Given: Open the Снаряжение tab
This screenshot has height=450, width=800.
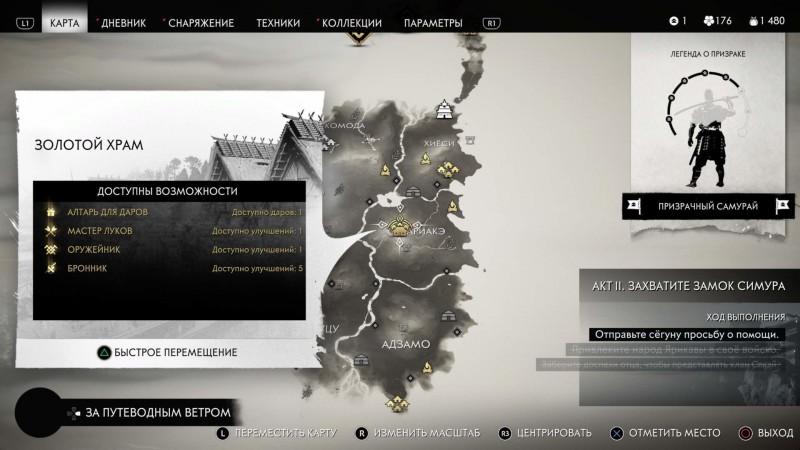Looking at the screenshot, I should click(201, 22).
